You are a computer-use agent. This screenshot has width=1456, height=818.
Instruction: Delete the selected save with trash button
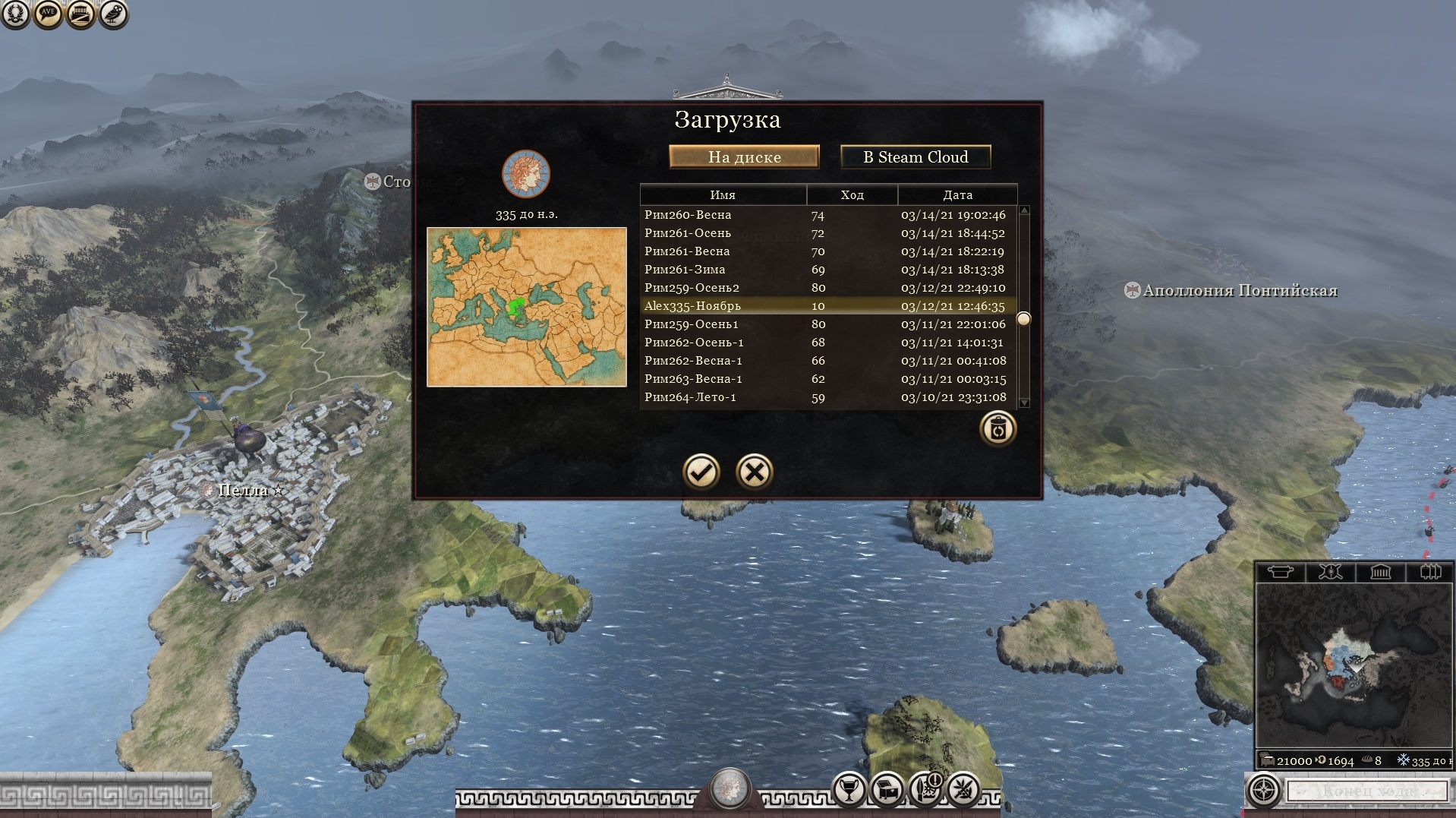(997, 429)
